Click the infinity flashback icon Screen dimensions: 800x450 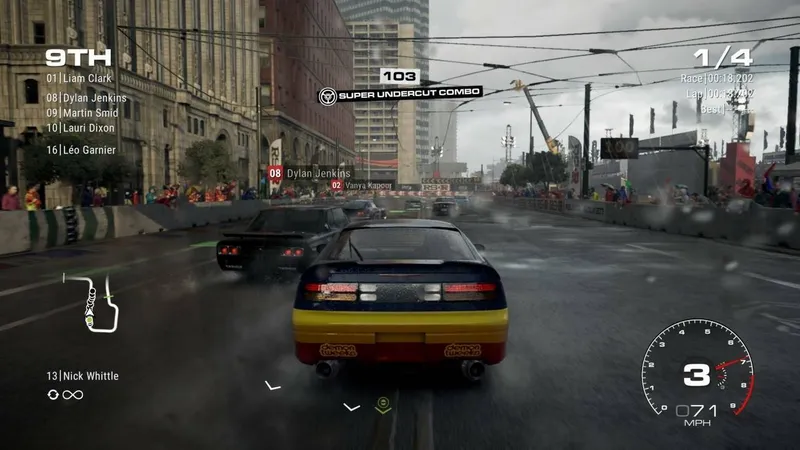click(72, 395)
